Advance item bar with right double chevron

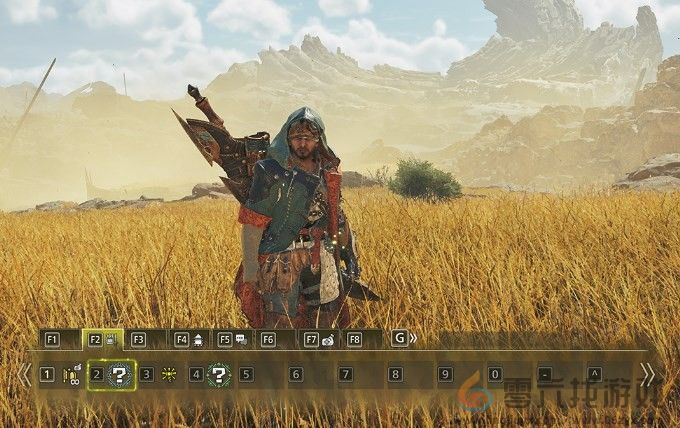(648, 374)
